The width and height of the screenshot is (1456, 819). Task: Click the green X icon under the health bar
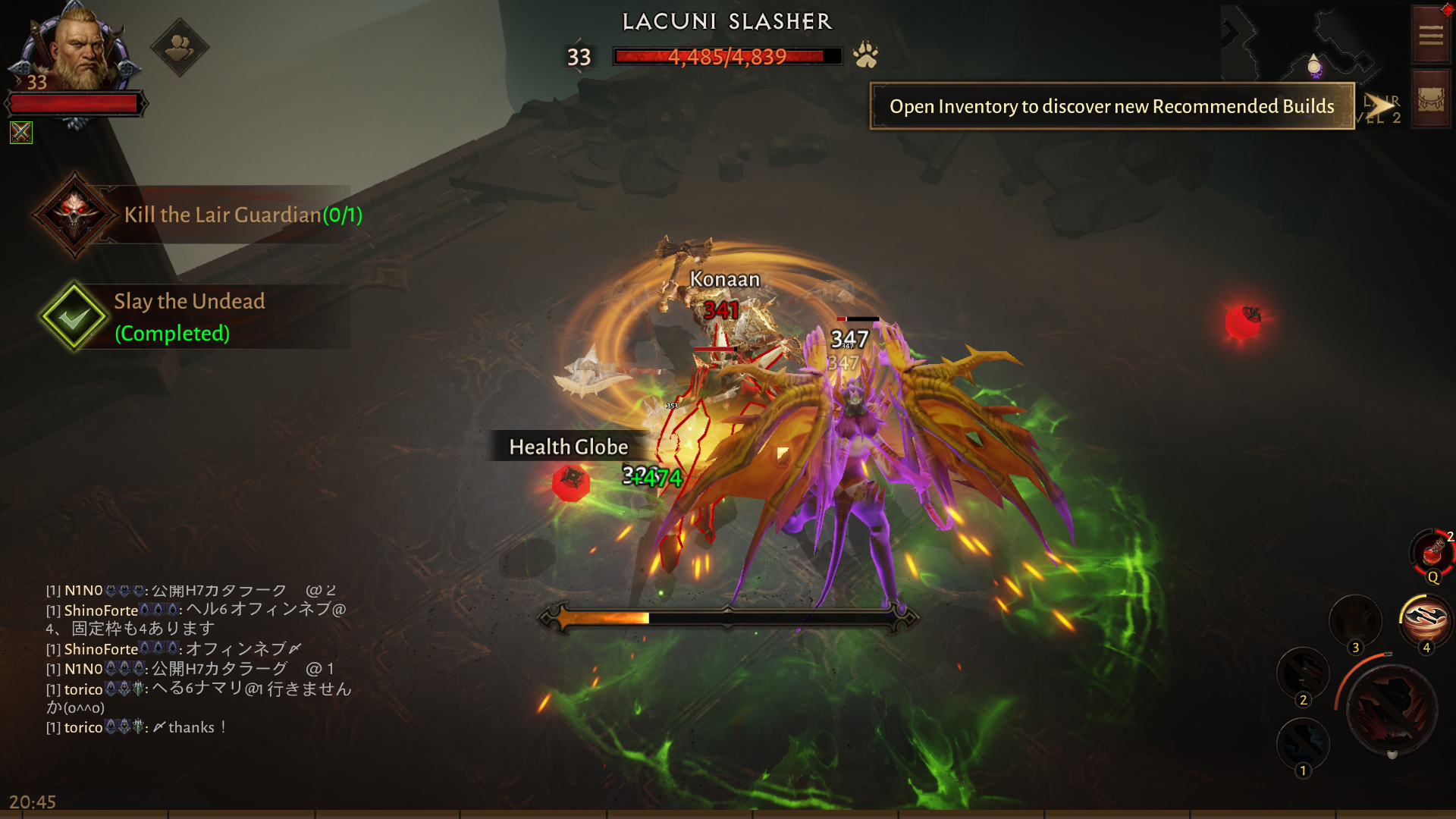pyautogui.click(x=22, y=133)
